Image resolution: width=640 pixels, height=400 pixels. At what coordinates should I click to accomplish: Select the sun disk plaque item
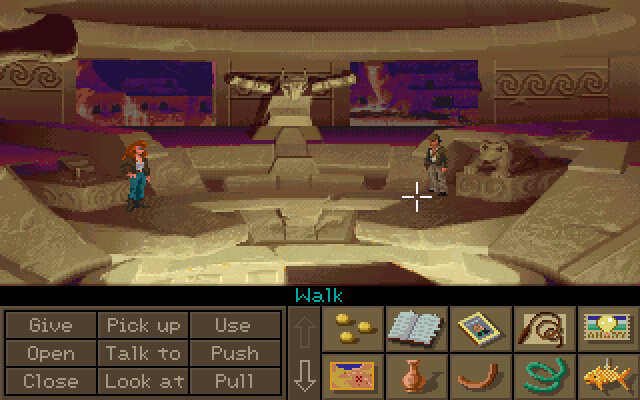(x=608, y=329)
